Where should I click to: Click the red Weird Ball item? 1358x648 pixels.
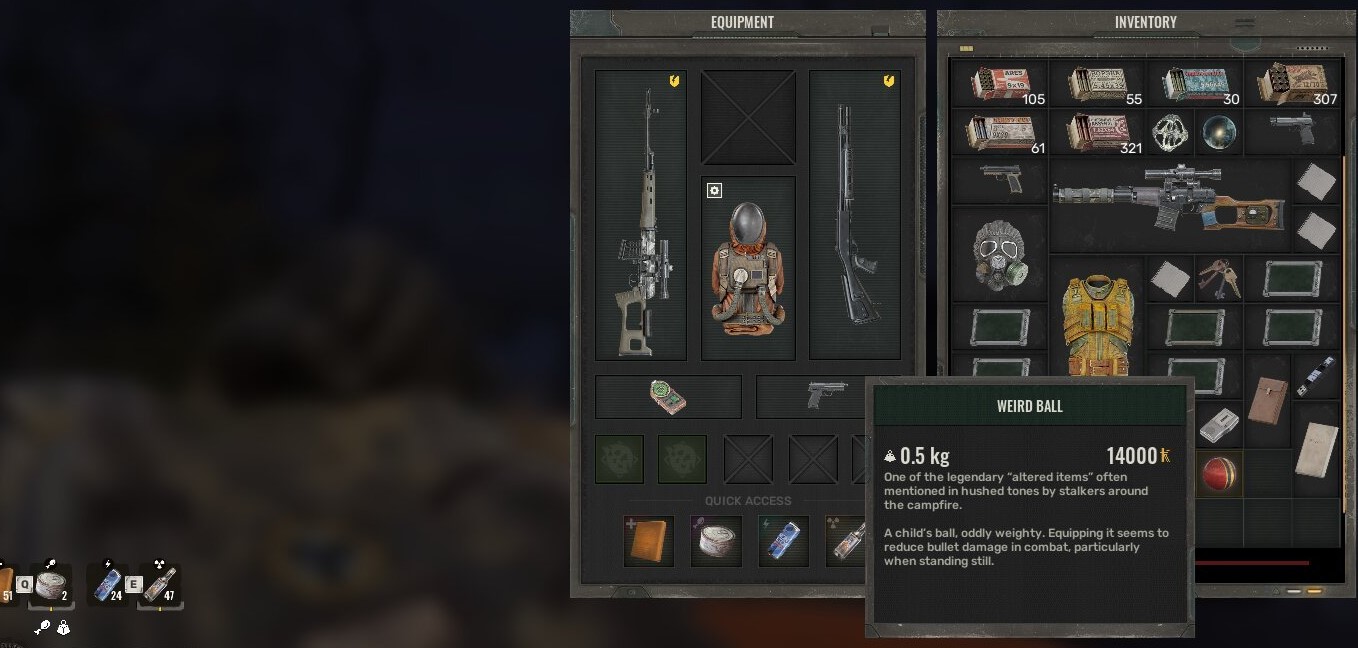(1219, 473)
